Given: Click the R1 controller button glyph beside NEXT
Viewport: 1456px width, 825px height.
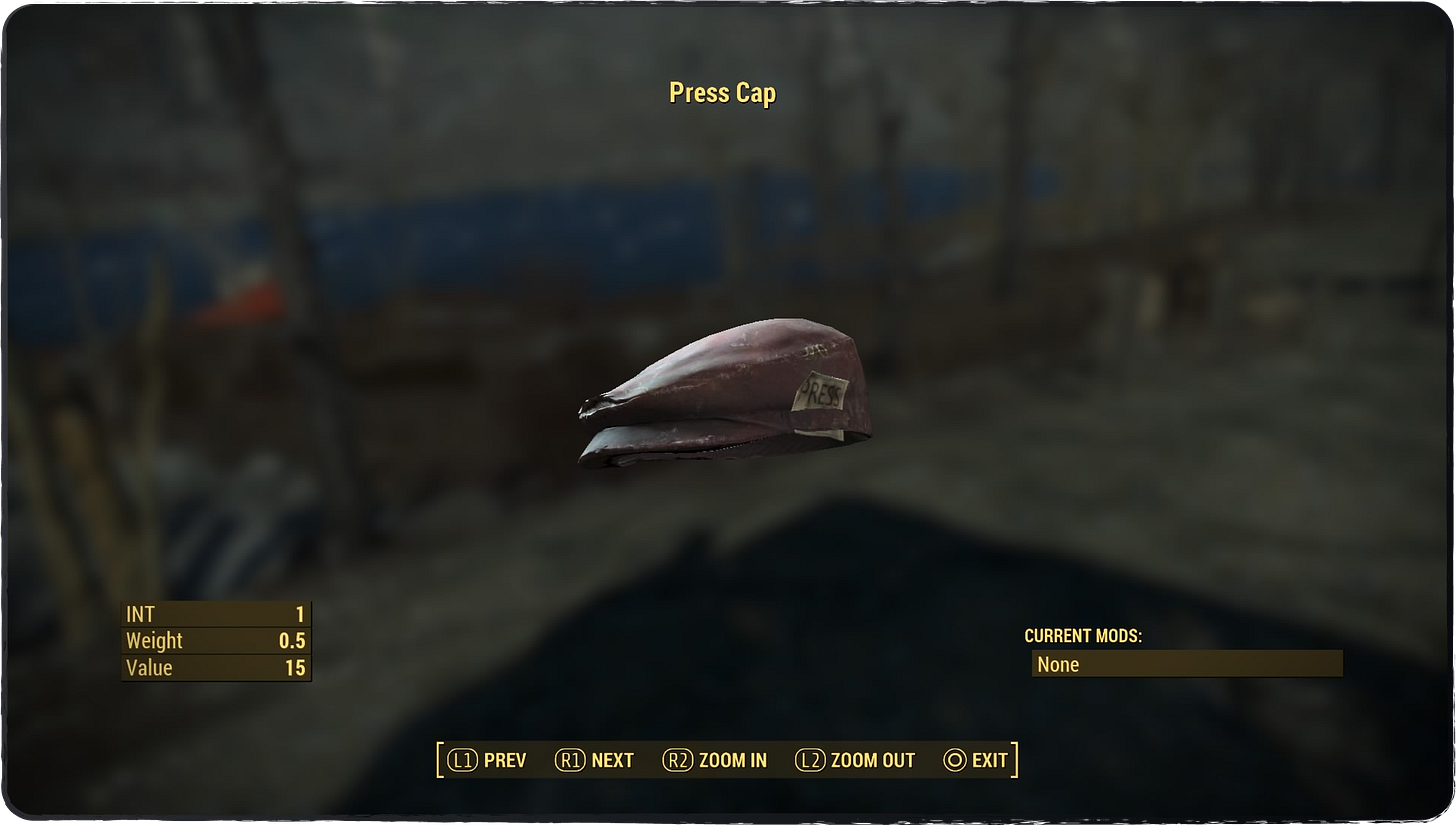Looking at the screenshot, I should coord(570,760).
